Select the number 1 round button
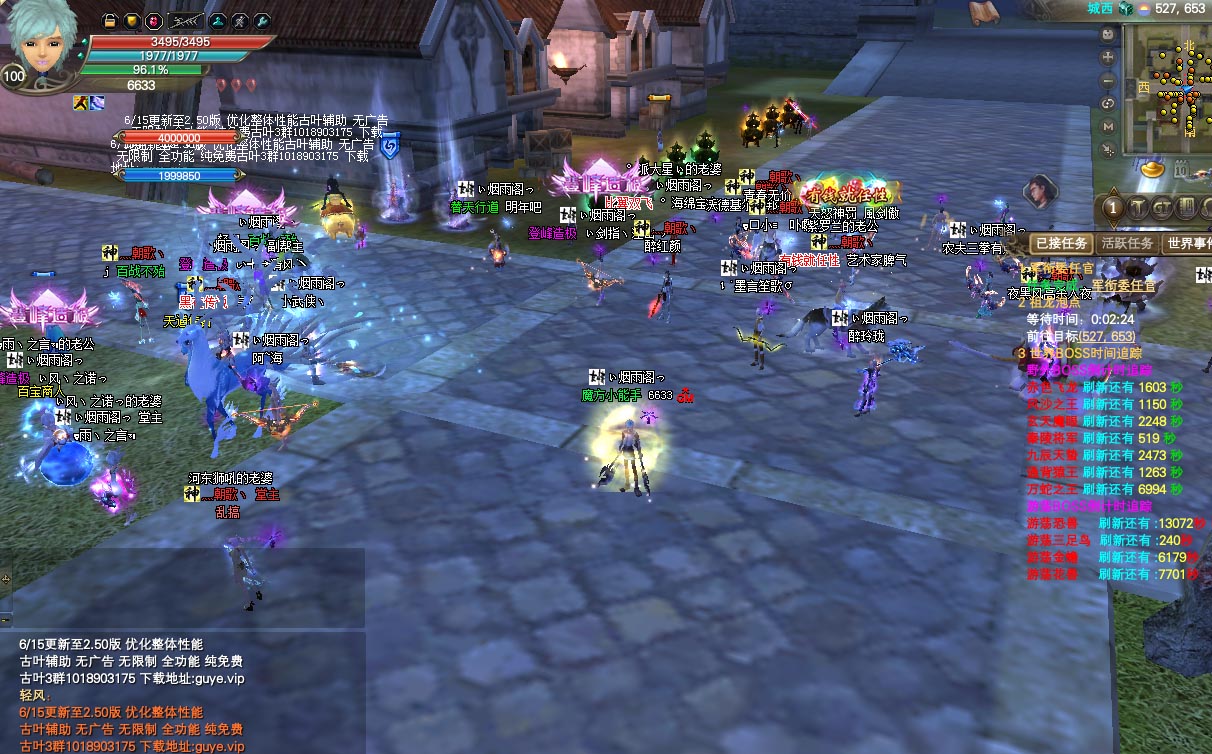This screenshot has height=754, width=1212. 1113,209
